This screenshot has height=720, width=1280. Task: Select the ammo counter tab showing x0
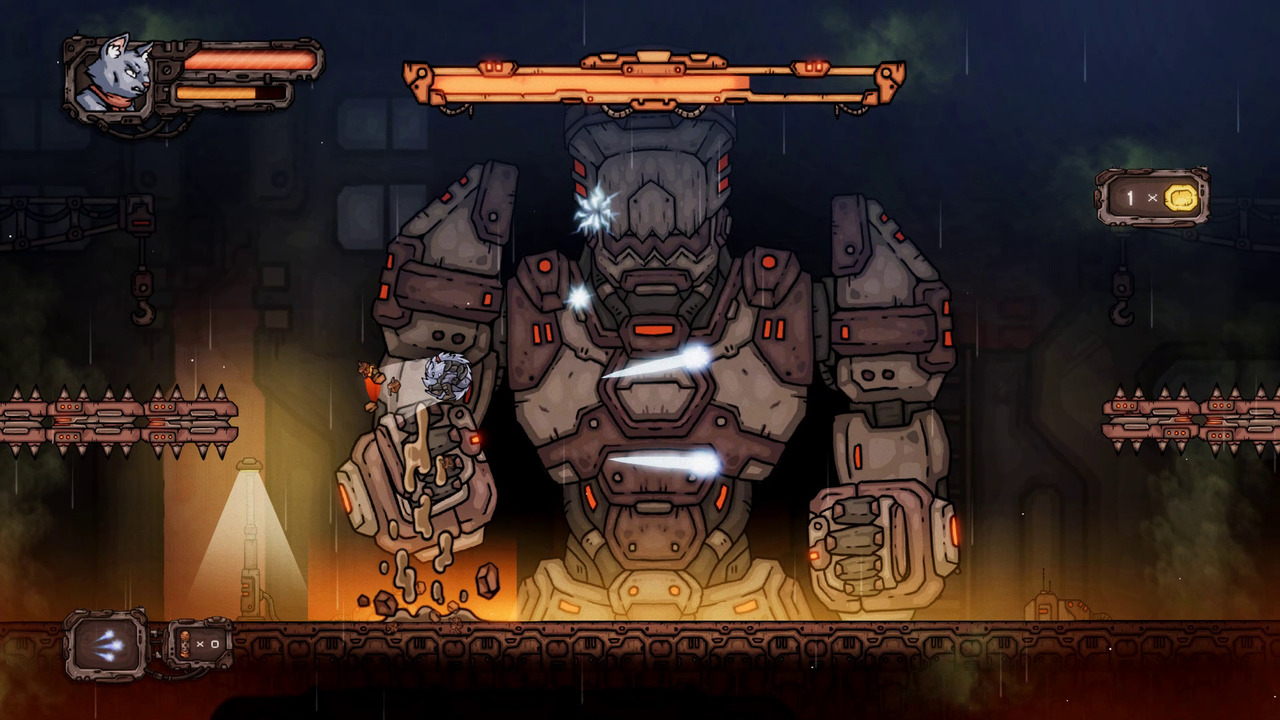click(x=200, y=645)
